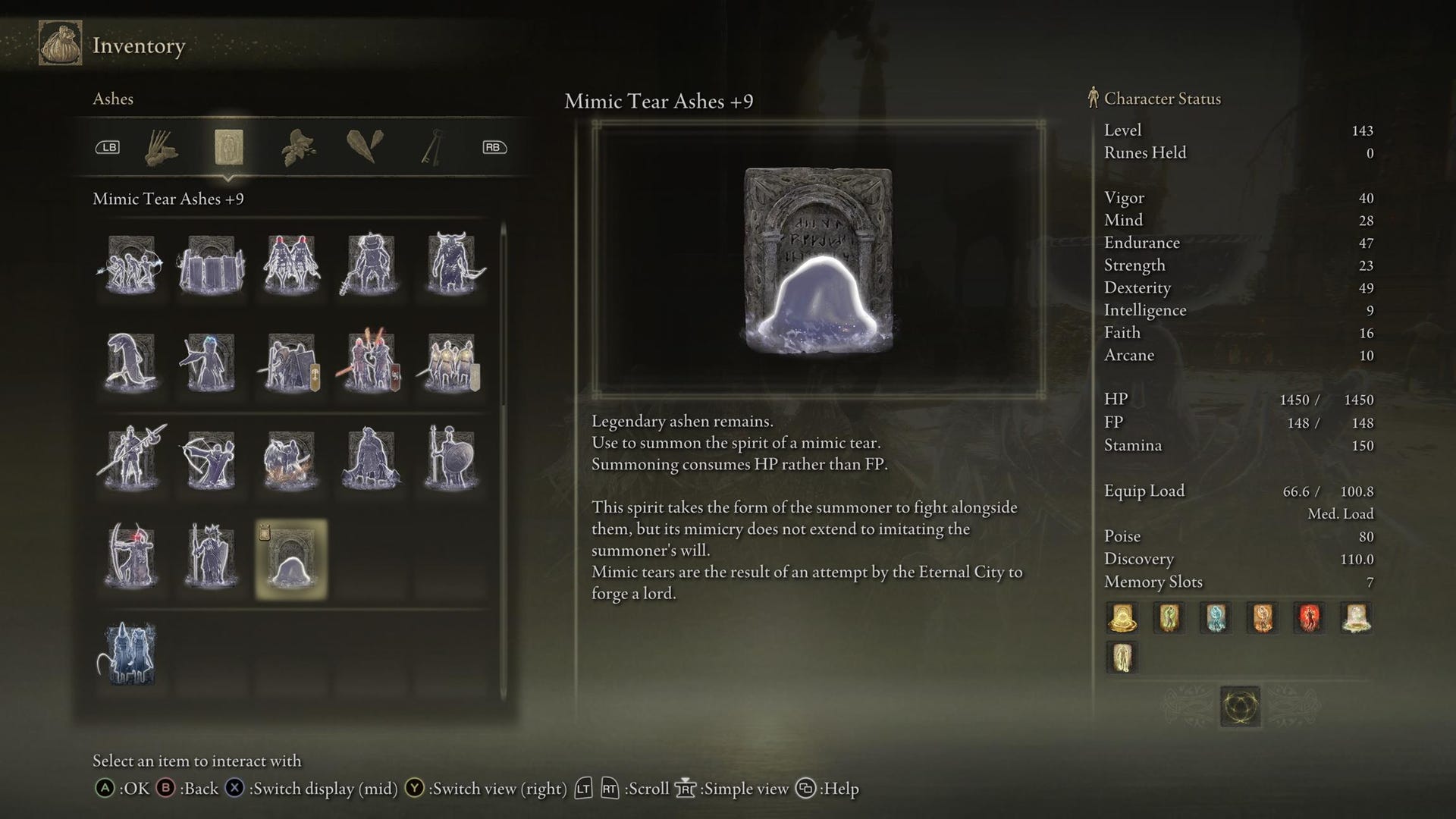Select the crowned knight with spear ashes
This screenshot has width=1456, height=819.
click(211, 557)
